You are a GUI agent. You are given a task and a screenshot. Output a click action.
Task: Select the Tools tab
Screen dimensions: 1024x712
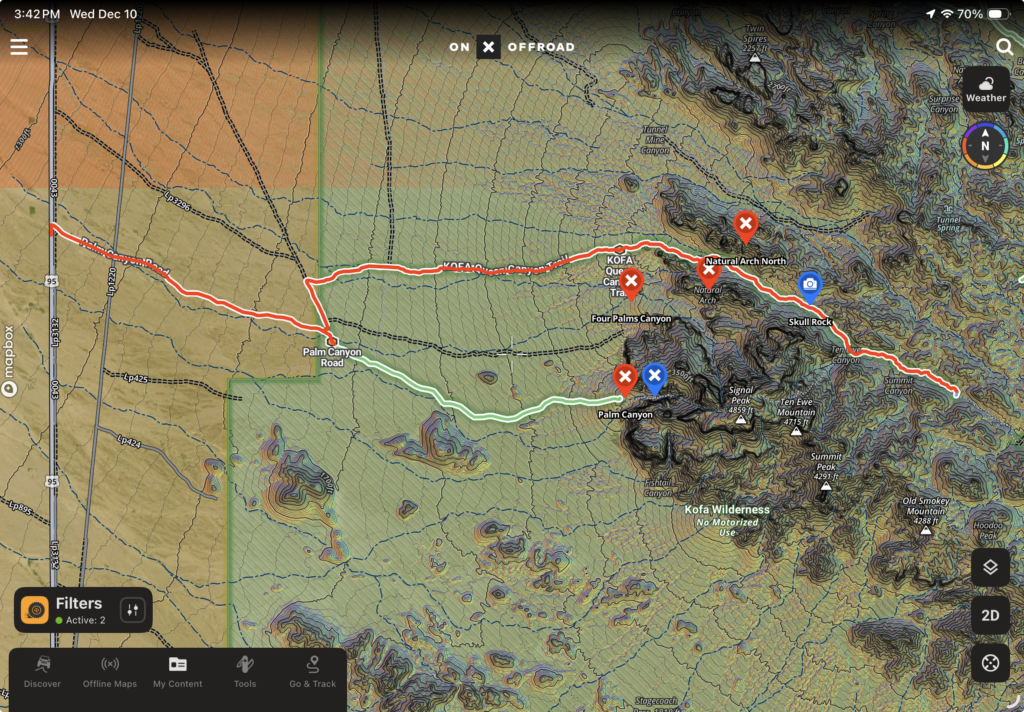(x=245, y=672)
